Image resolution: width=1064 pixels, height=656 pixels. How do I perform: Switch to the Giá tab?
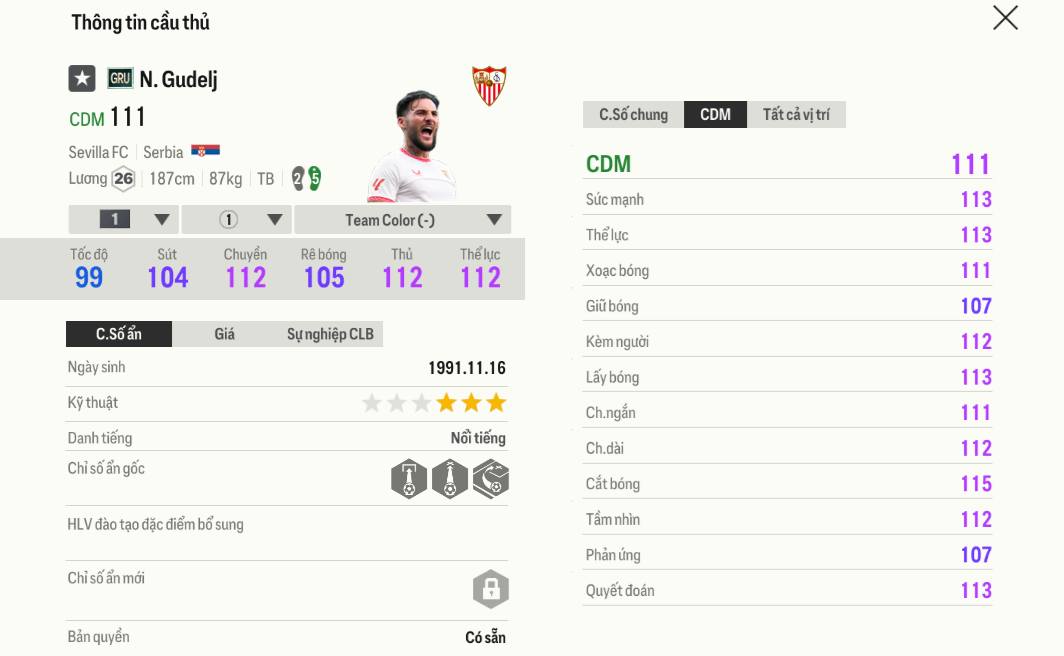pos(224,334)
